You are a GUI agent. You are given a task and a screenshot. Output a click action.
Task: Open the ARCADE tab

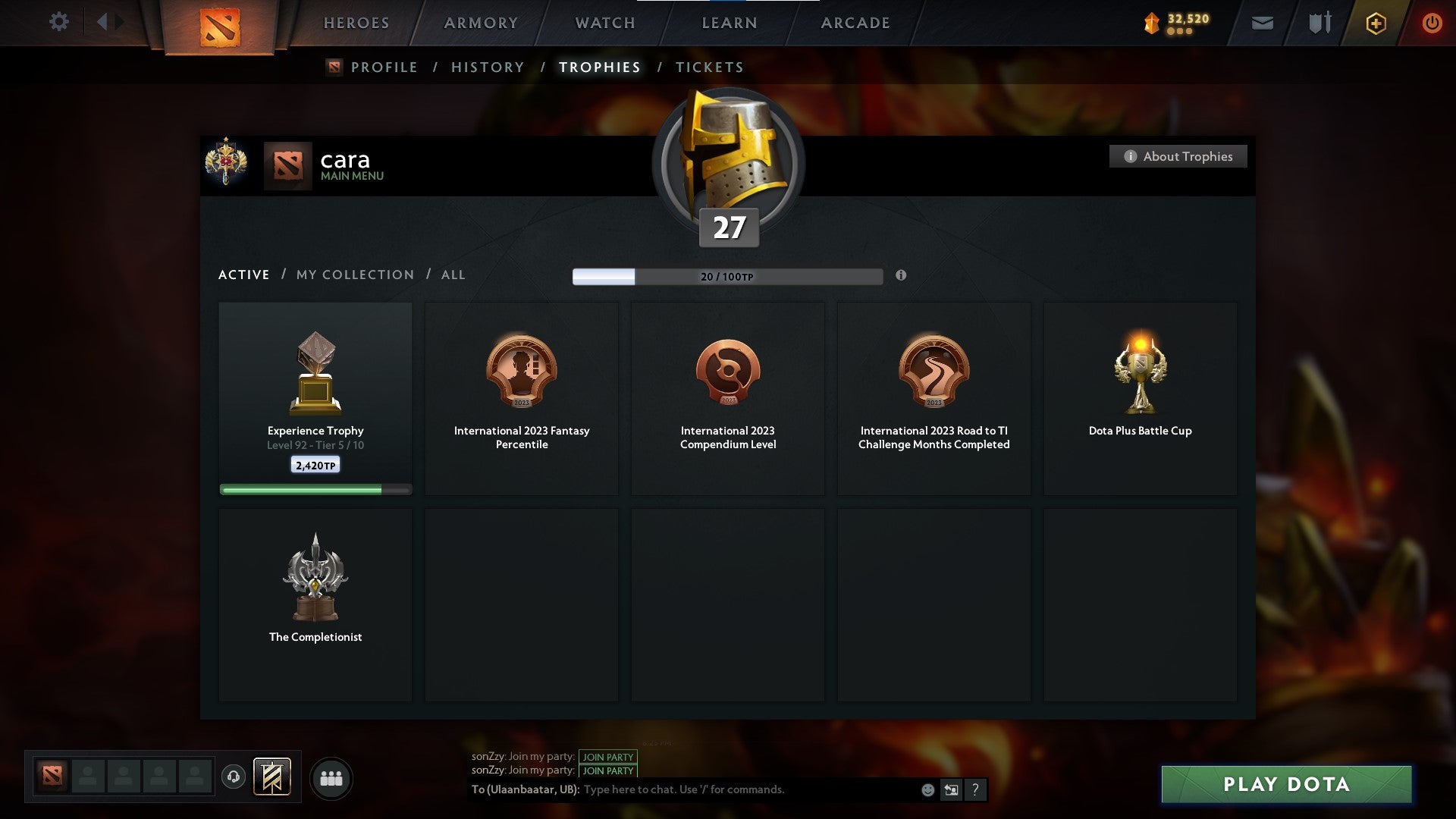coord(855,22)
